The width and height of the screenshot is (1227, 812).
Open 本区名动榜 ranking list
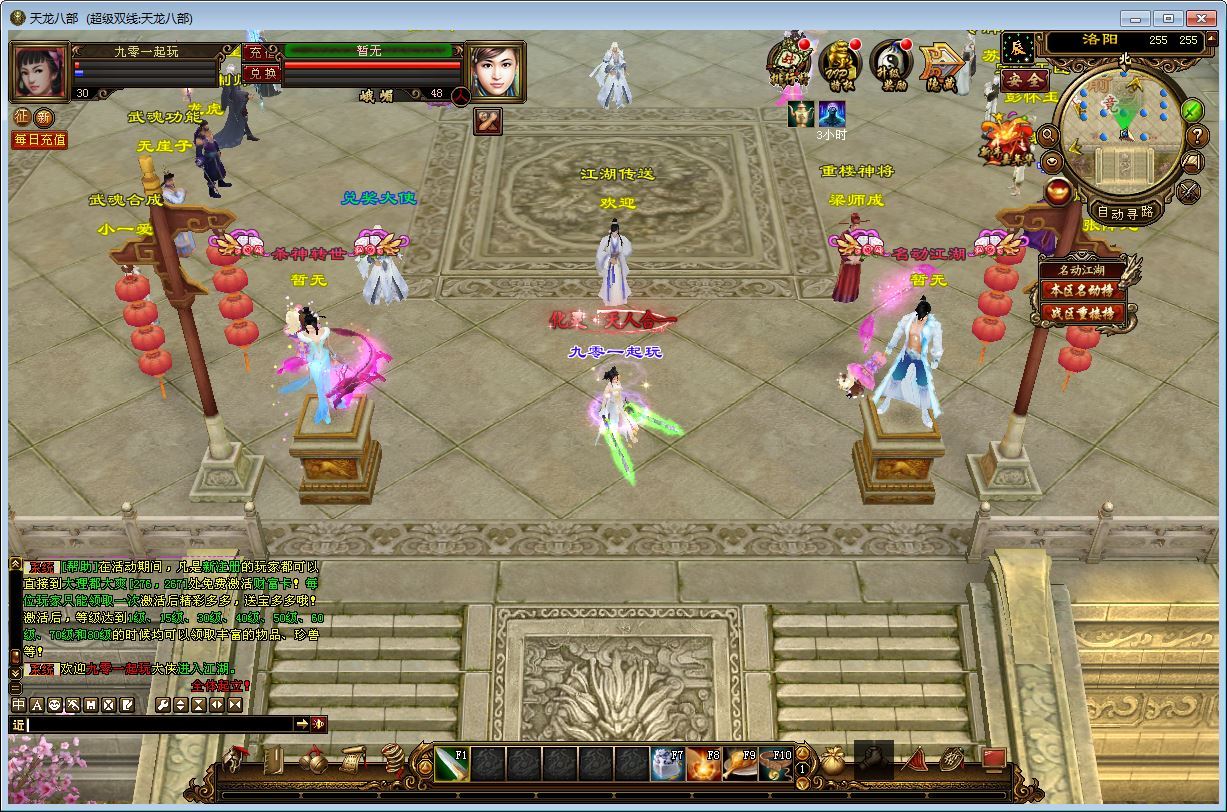point(1080,290)
